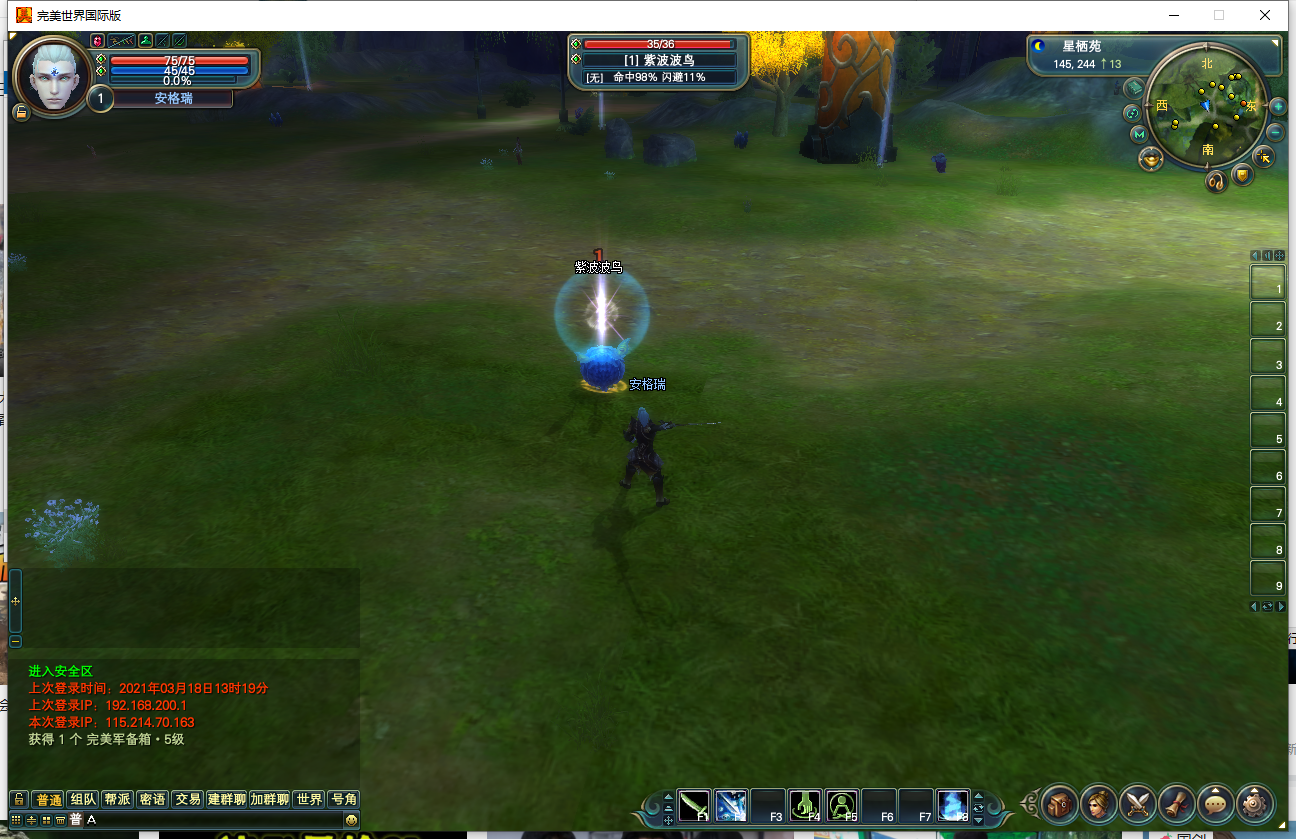The image size is (1296, 839).
Task: Open the backpack inventory icon
Action: point(1059,802)
